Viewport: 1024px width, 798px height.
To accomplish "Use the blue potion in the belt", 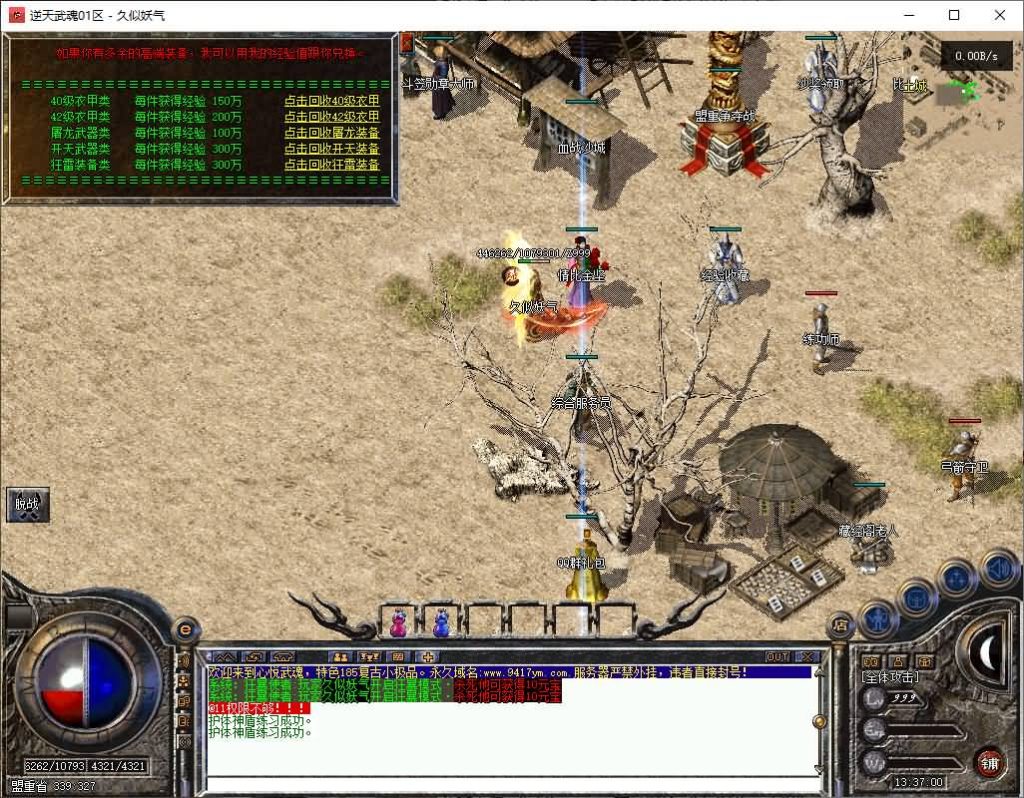I will (441, 623).
